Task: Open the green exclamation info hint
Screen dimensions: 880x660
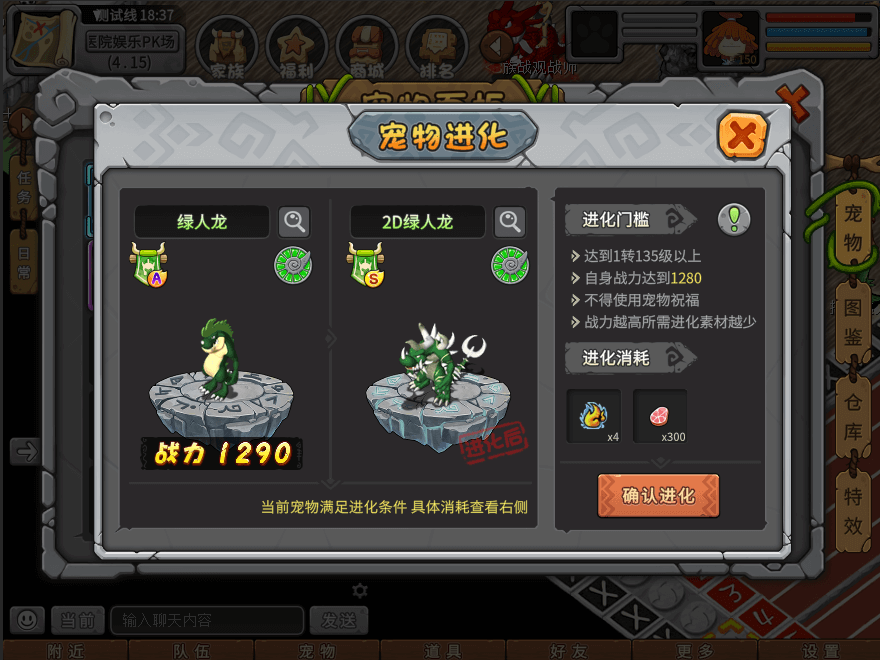Action: pyautogui.click(x=734, y=219)
